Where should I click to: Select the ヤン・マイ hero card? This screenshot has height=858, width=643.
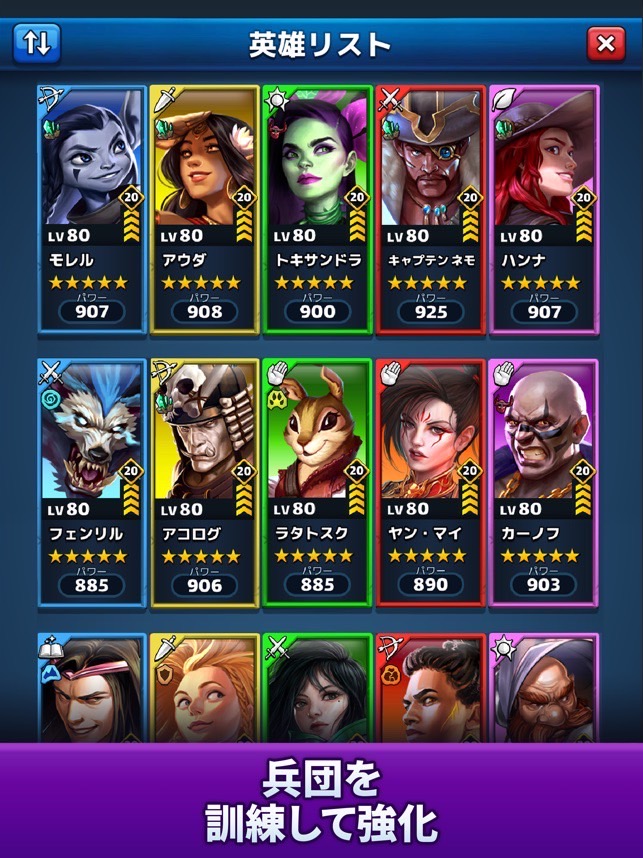point(430,482)
